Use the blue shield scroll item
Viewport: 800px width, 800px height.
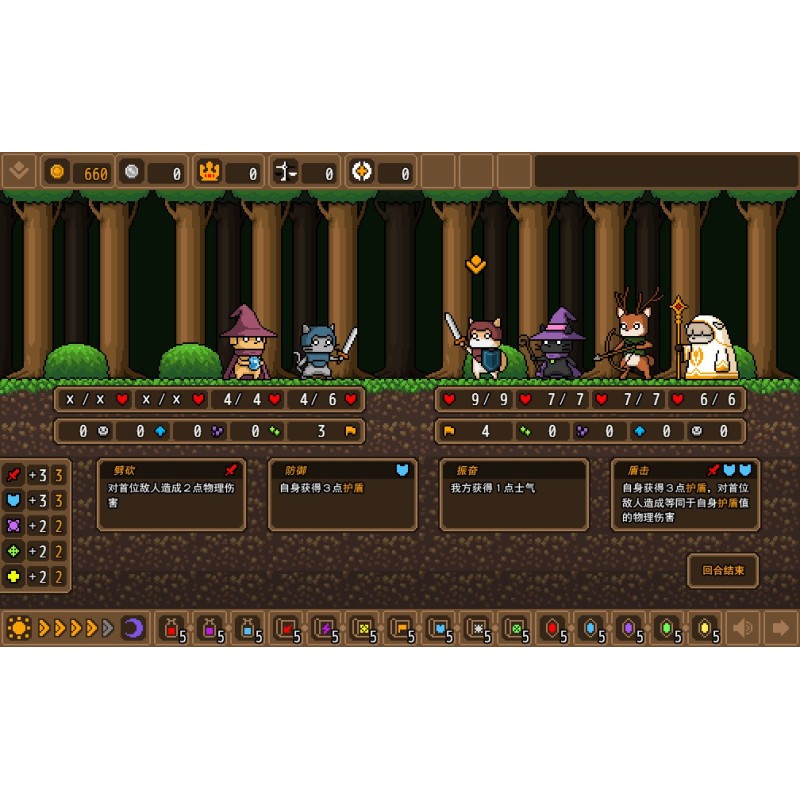click(438, 628)
